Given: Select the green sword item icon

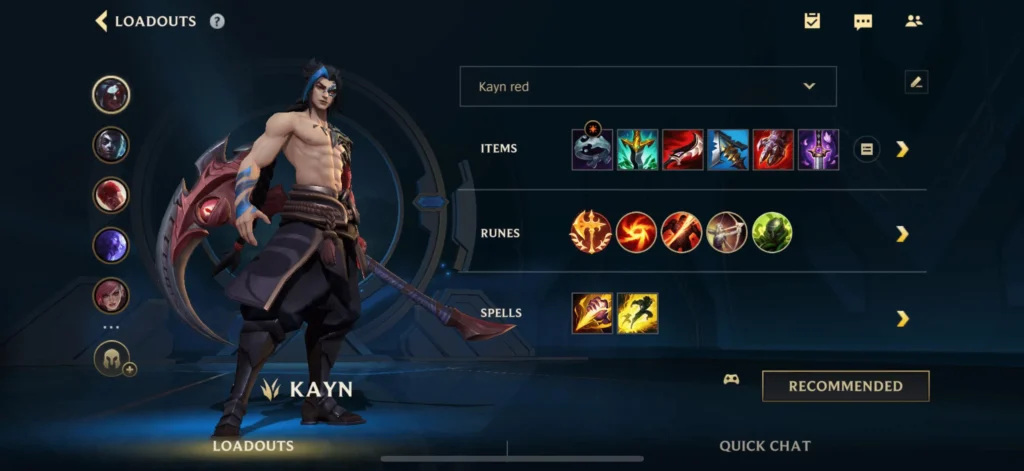Looking at the screenshot, I should coord(637,149).
